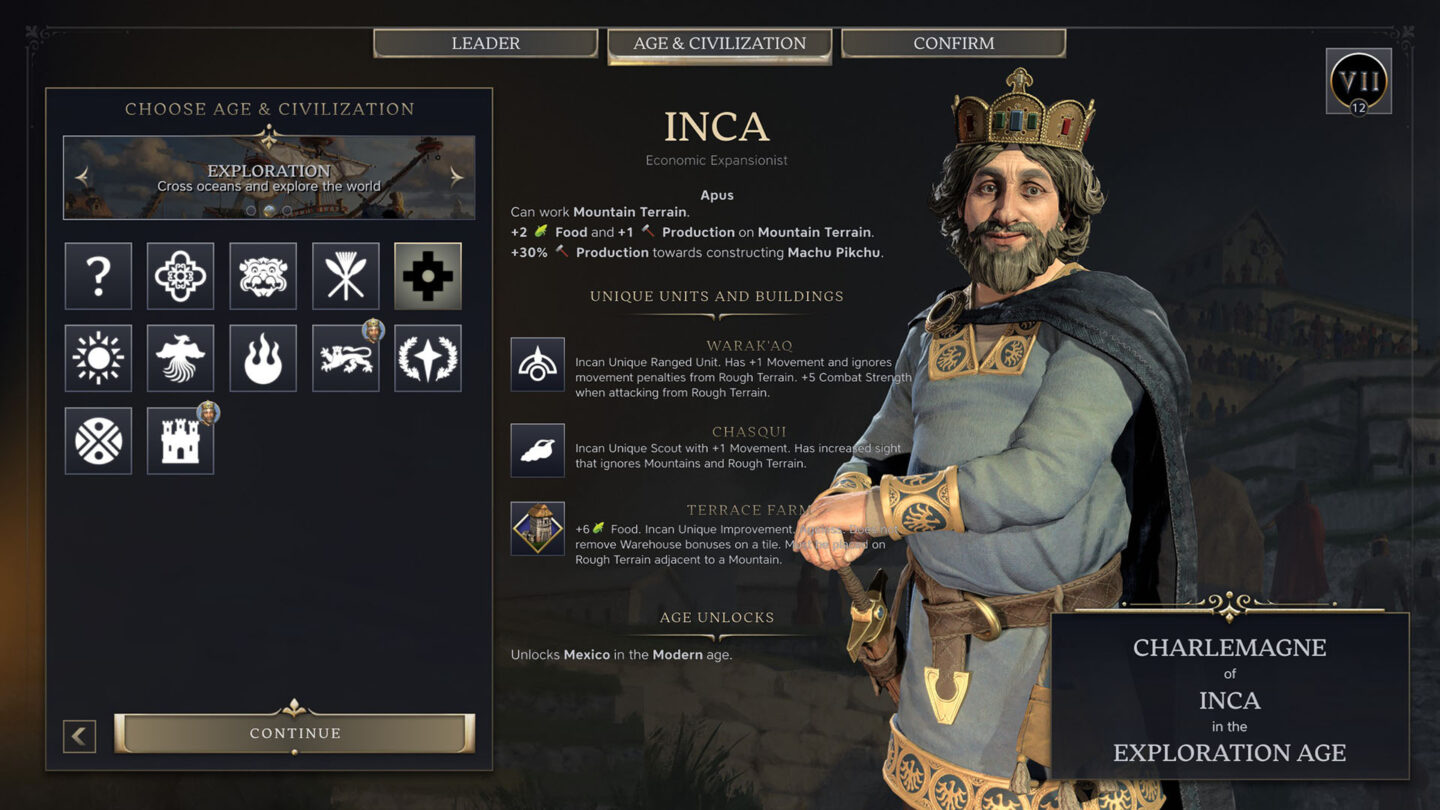This screenshot has width=1440, height=810.
Task: Show the next age with the right arrow
Action: tap(456, 176)
